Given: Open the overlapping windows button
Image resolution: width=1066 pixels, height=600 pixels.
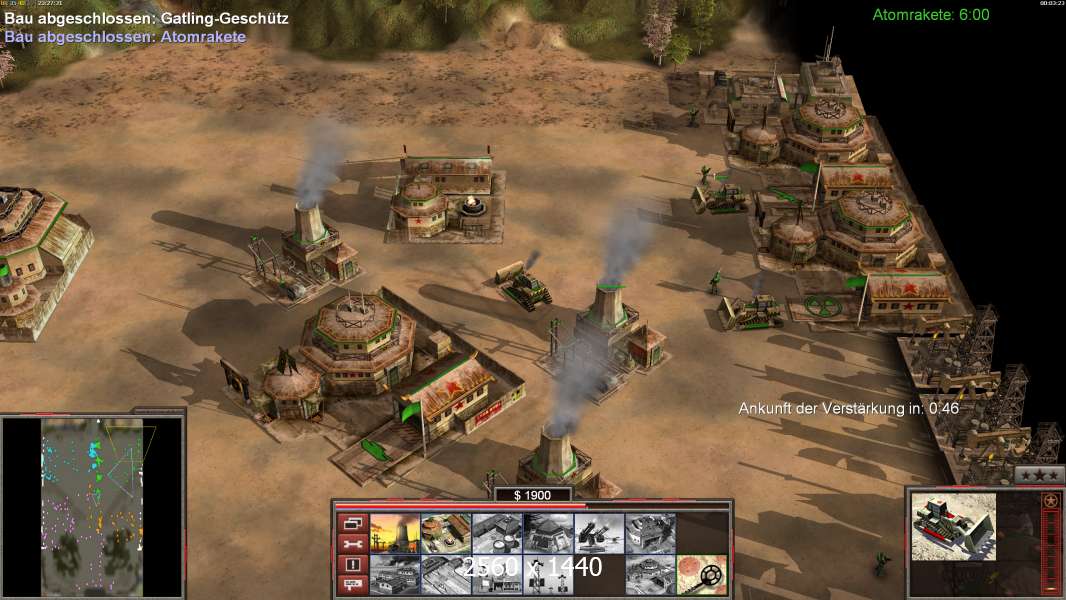Looking at the screenshot, I should (352, 522).
